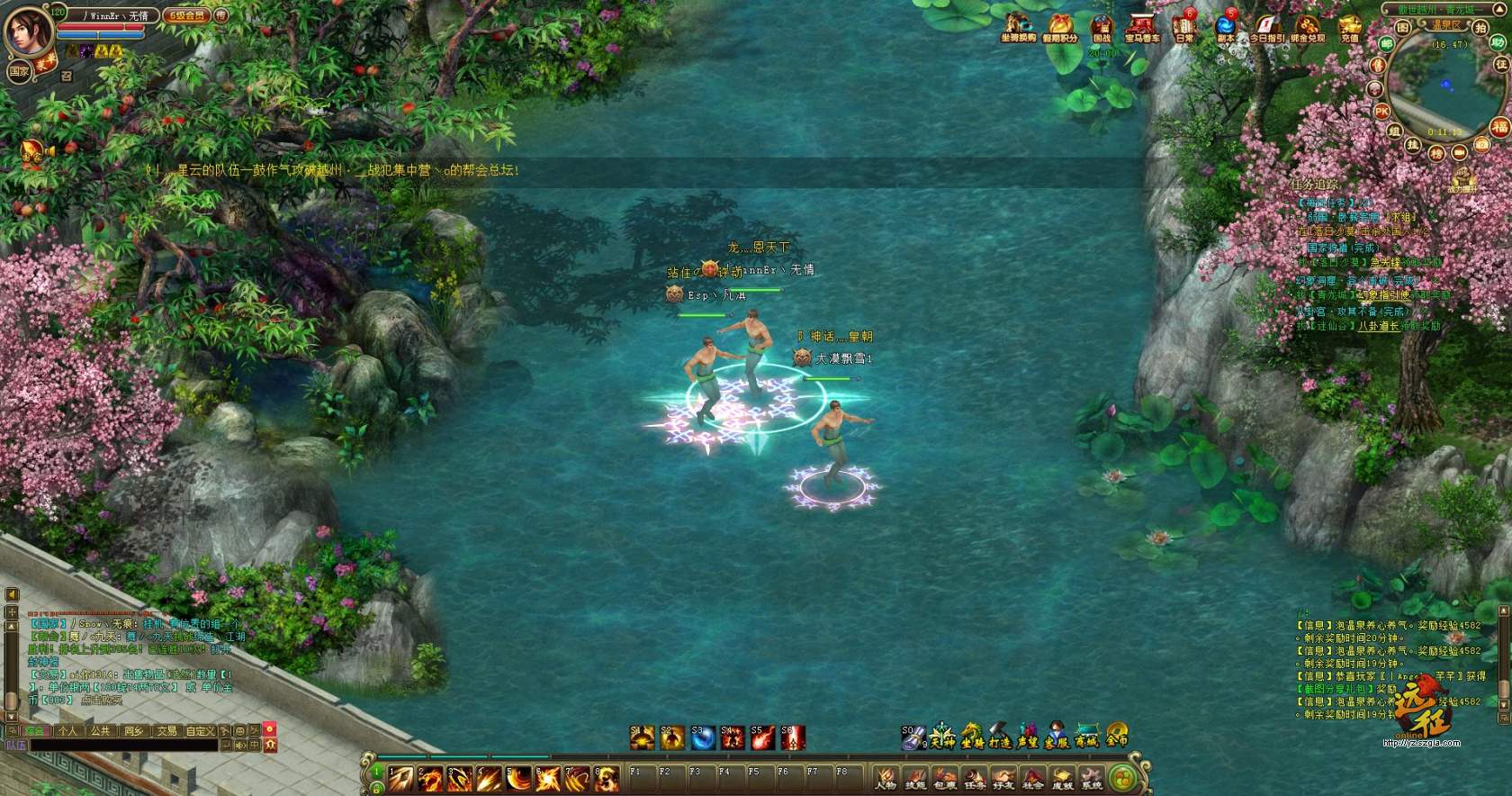
Task: Open the 日常 daily activities icon
Action: tap(1184, 28)
